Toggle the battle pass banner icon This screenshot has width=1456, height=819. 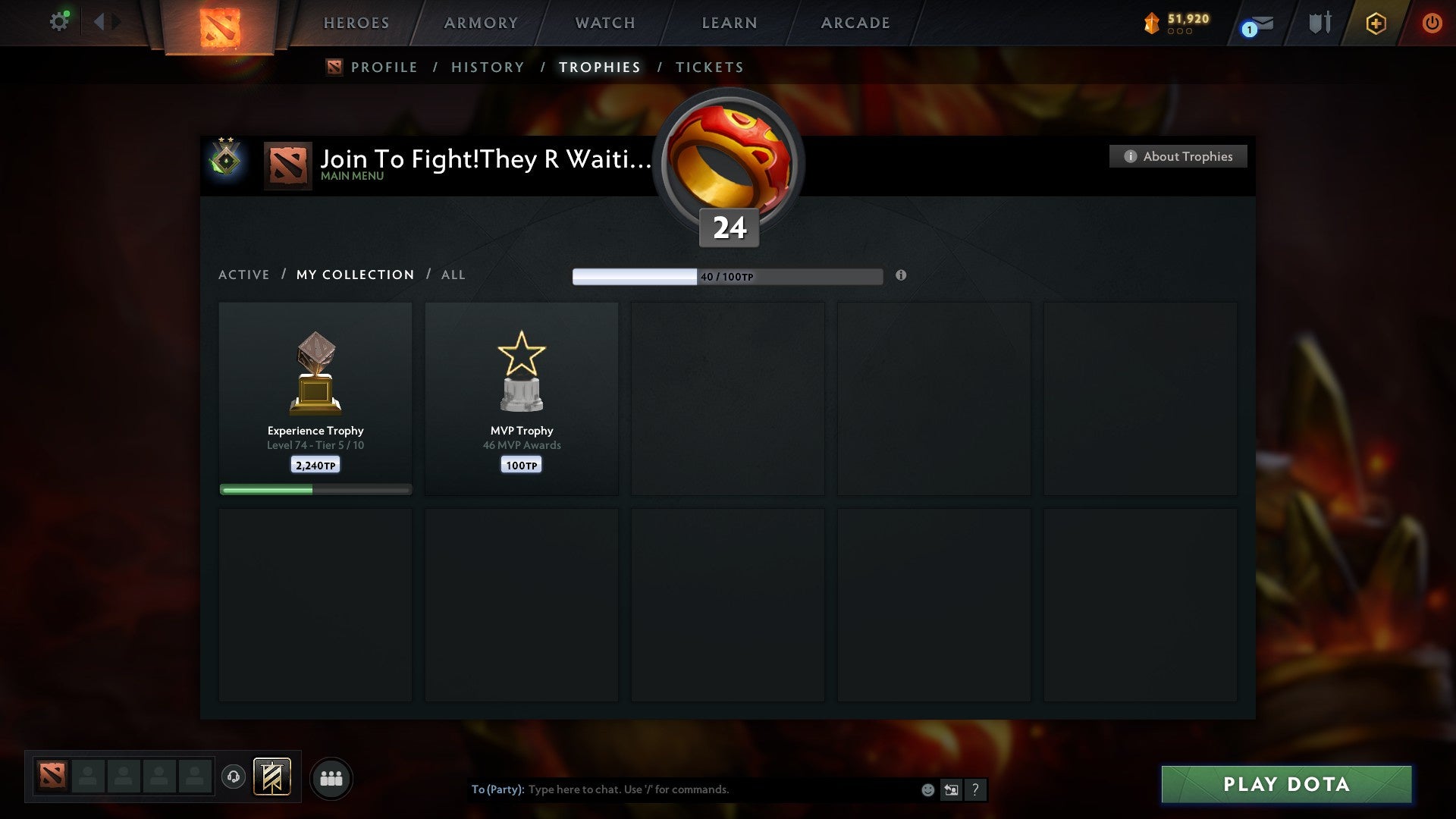coord(273,777)
